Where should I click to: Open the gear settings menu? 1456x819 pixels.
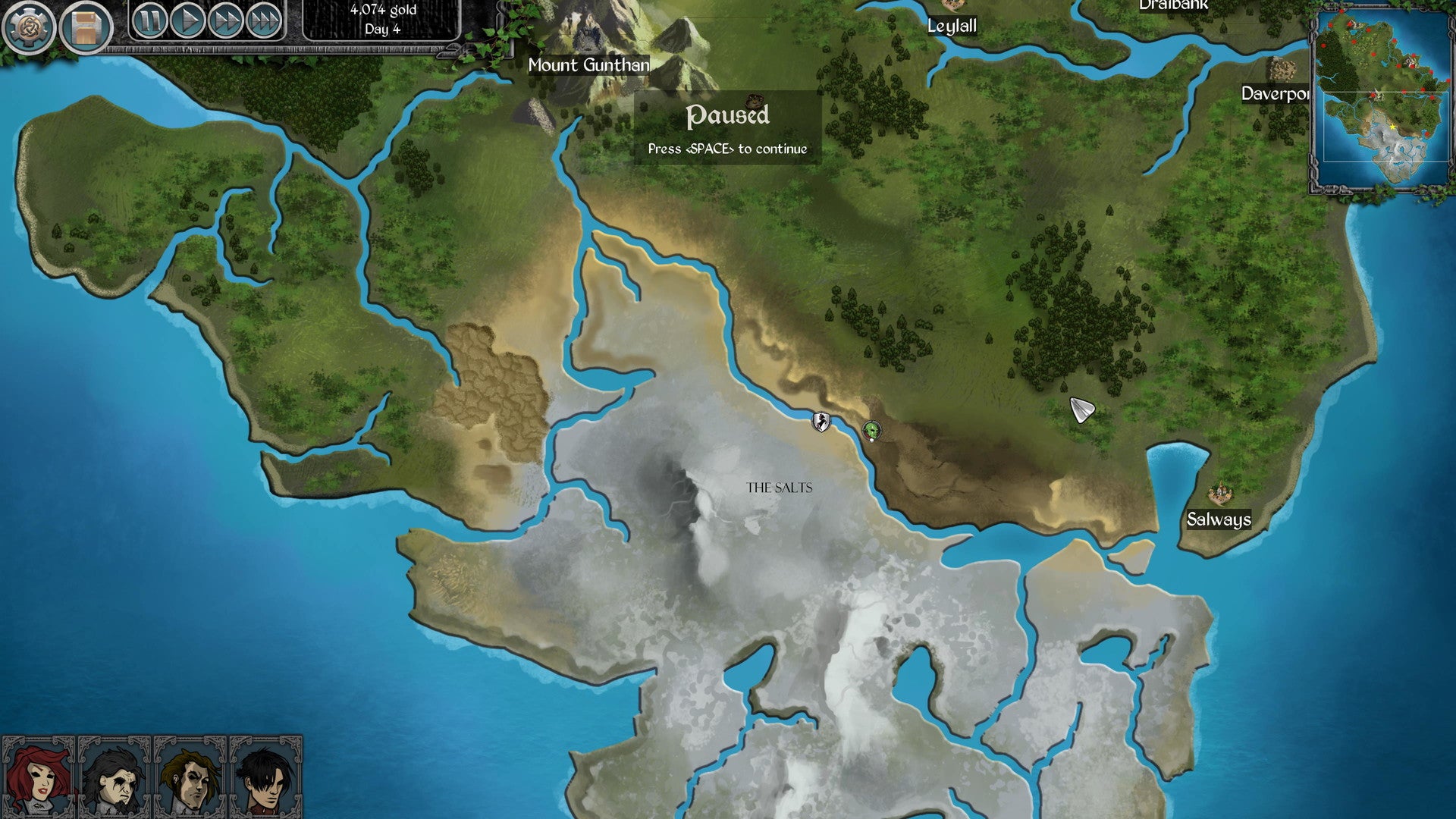tap(28, 27)
